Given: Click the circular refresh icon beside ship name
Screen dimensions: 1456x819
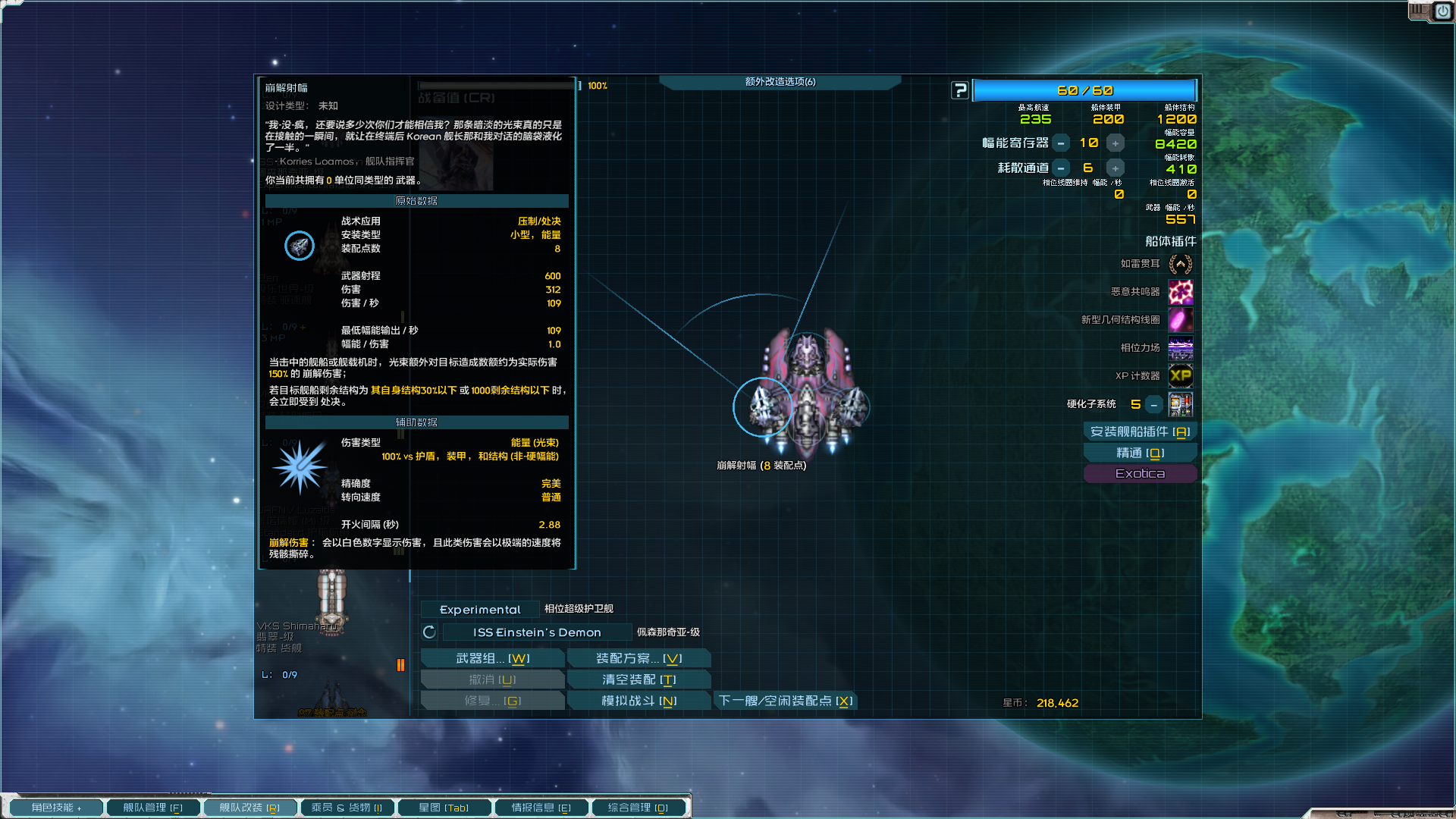Looking at the screenshot, I should 428,632.
